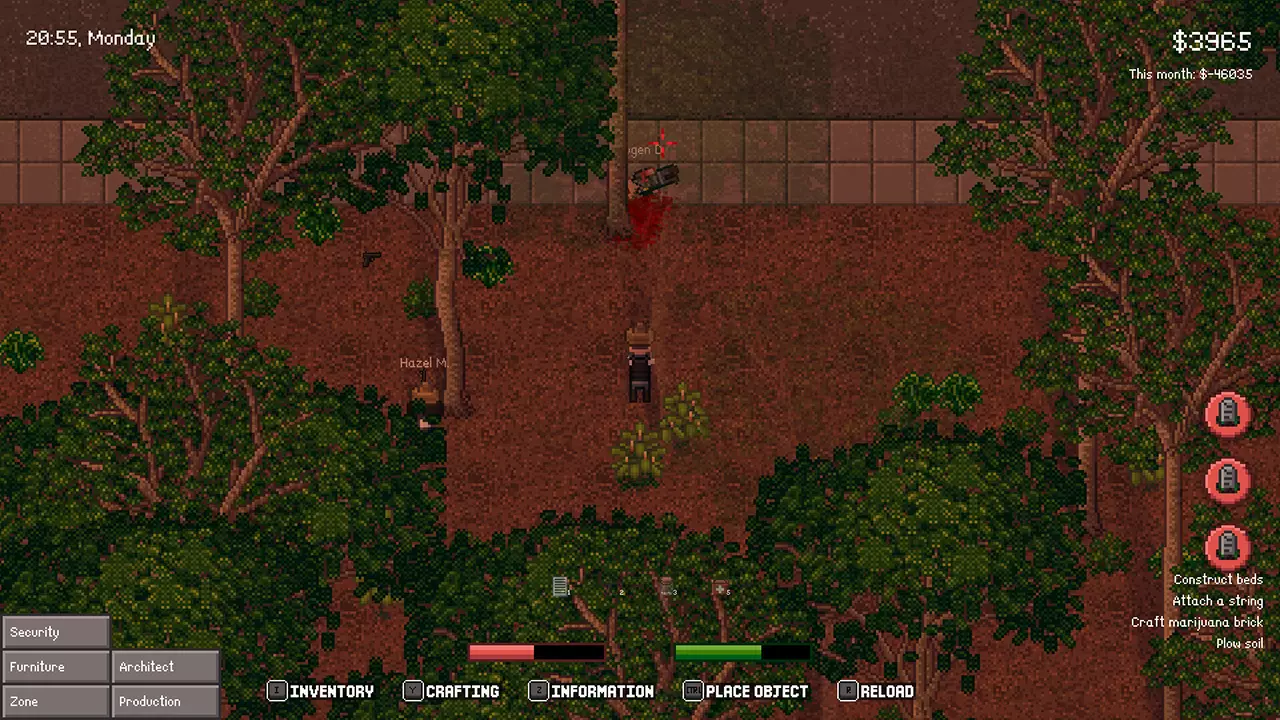The height and width of the screenshot is (720, 1280).
Task: Select the Architect build menu
Action: pyautogui.click(x=165, y=667)
